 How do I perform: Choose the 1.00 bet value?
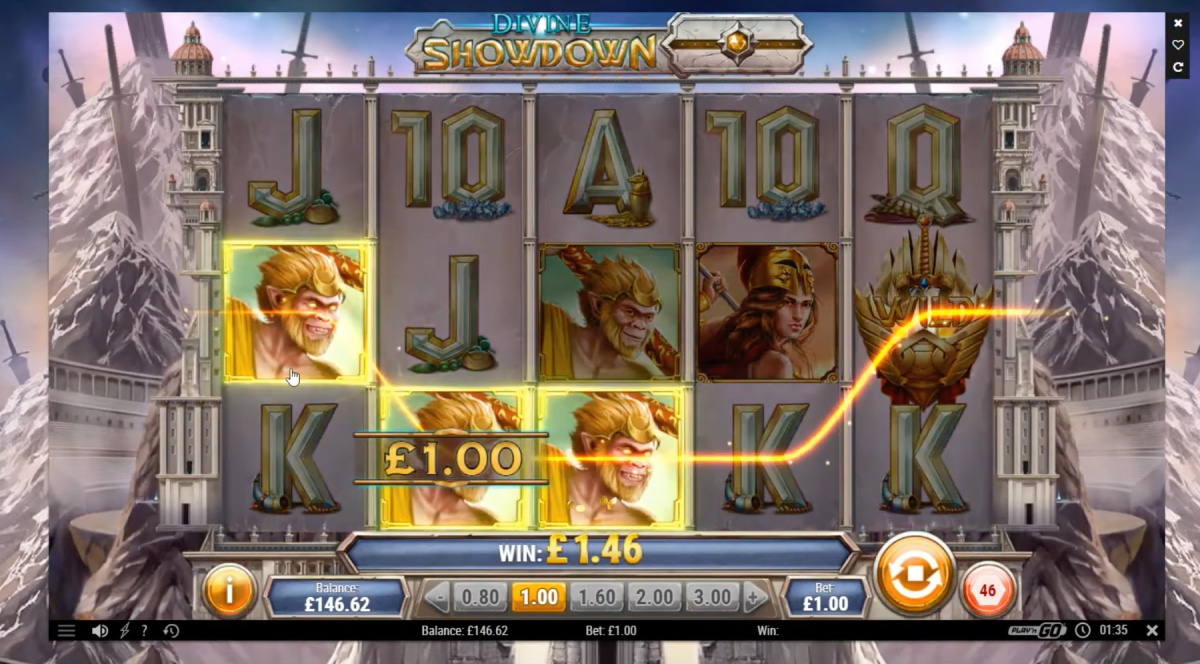coord(539,597)
